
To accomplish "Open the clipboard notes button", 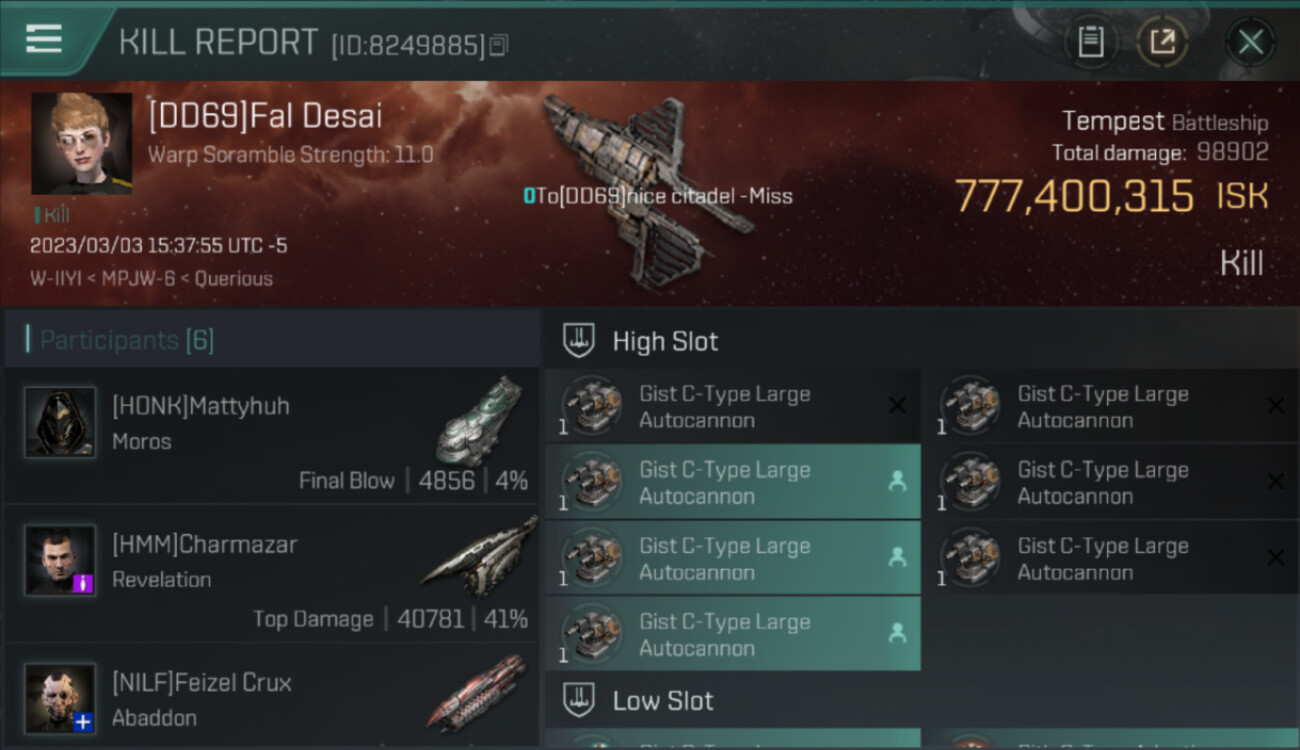I will 1090,42.
